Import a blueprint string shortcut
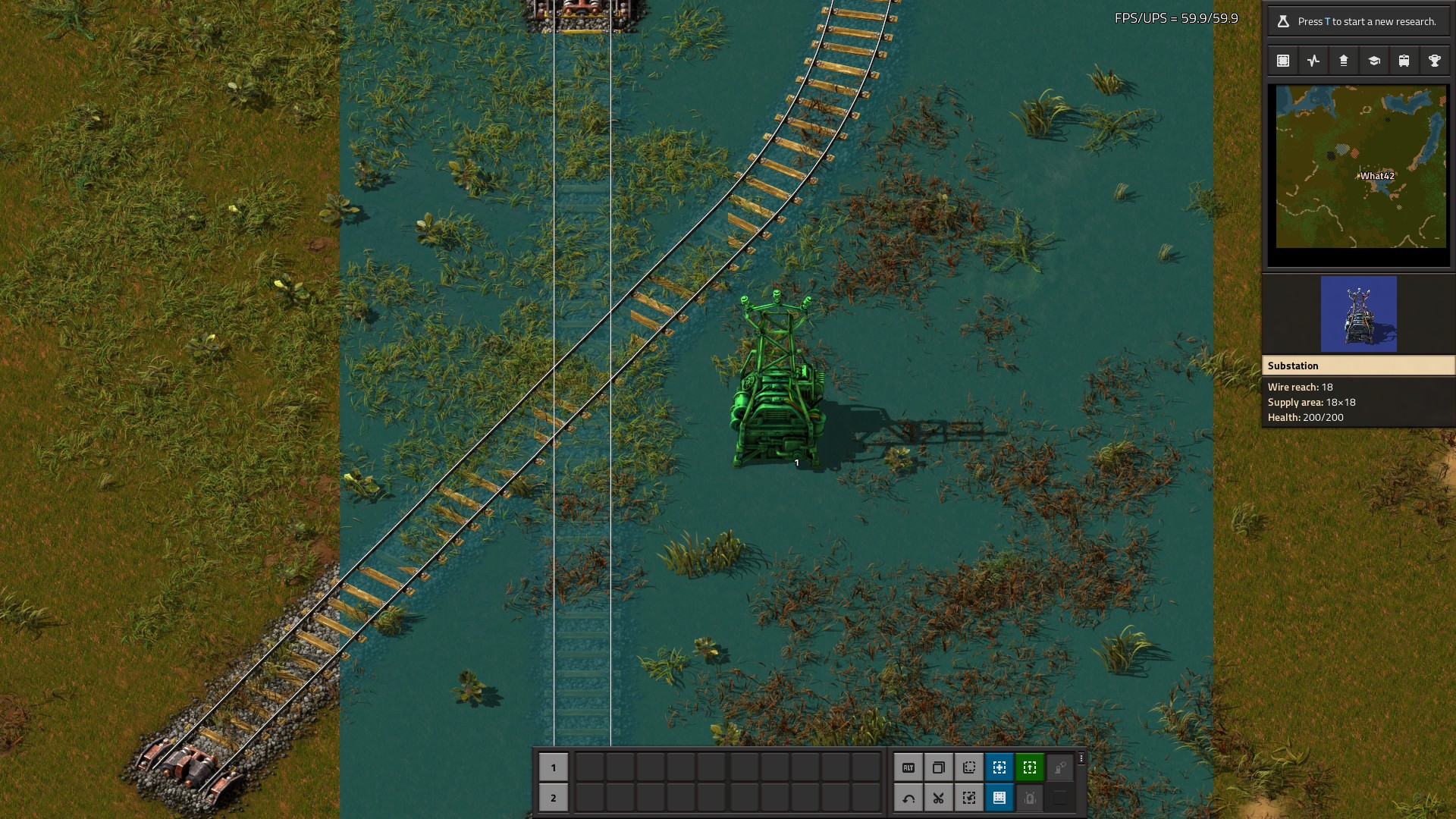 pos(969,798)
